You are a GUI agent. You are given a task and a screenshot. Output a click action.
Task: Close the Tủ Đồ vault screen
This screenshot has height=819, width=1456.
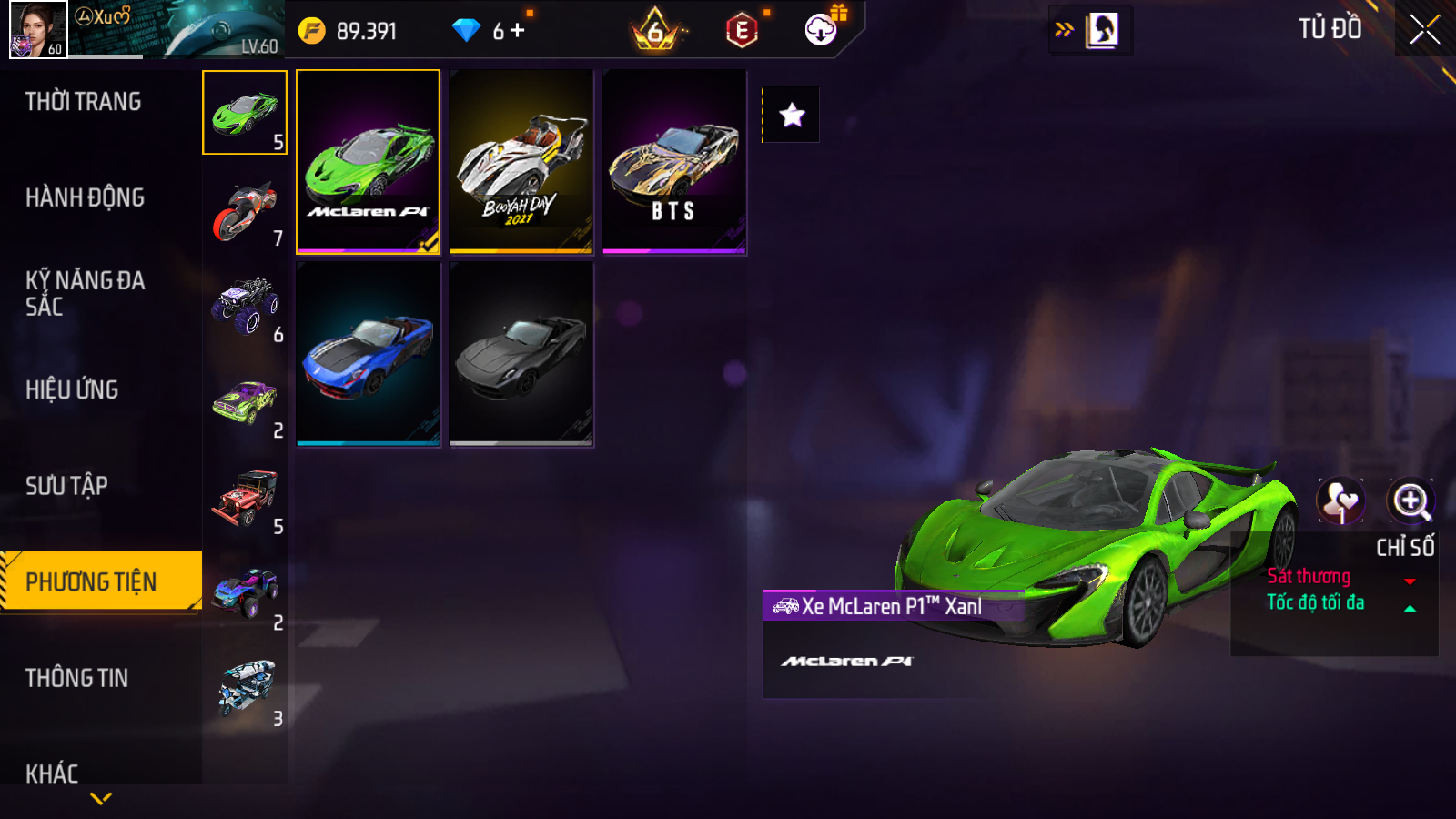(1424, 30)
